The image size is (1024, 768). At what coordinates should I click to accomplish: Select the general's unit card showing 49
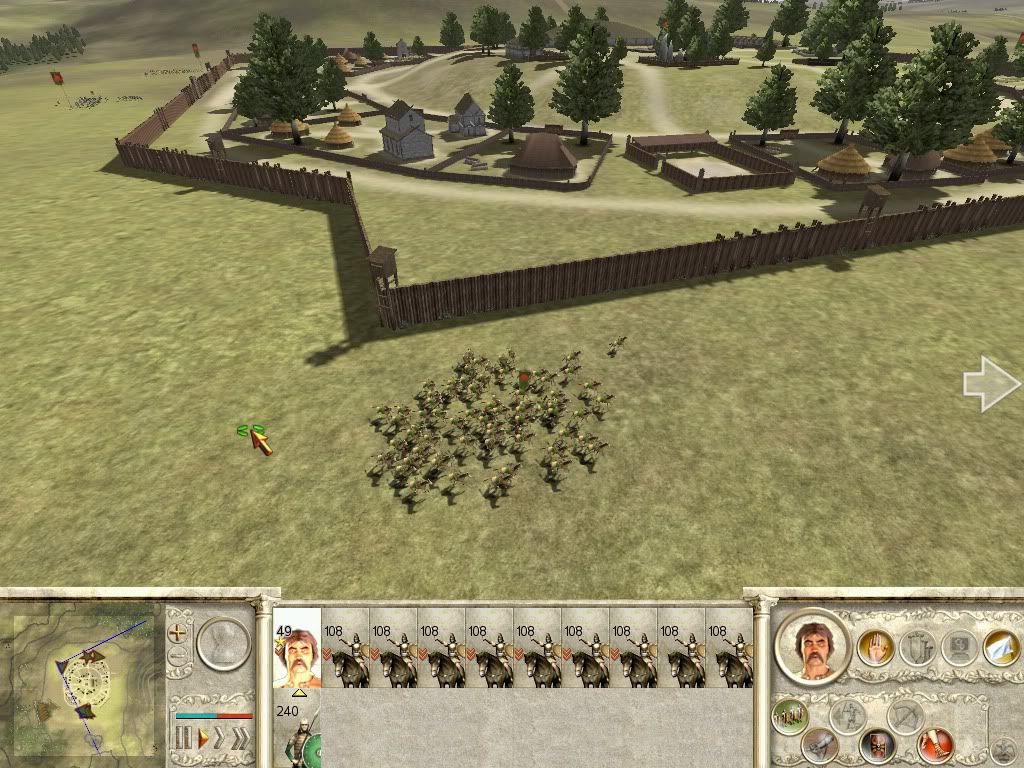click(x=296, y=648)
